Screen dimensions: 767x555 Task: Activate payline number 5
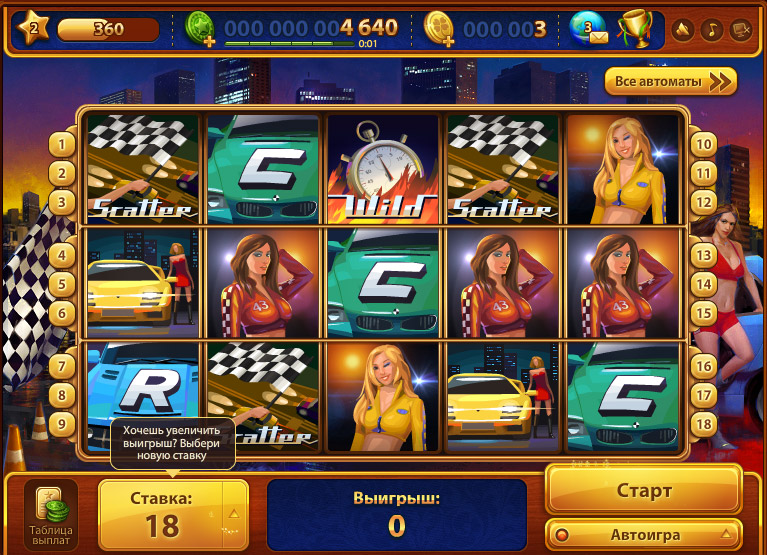tap(62, 284)
